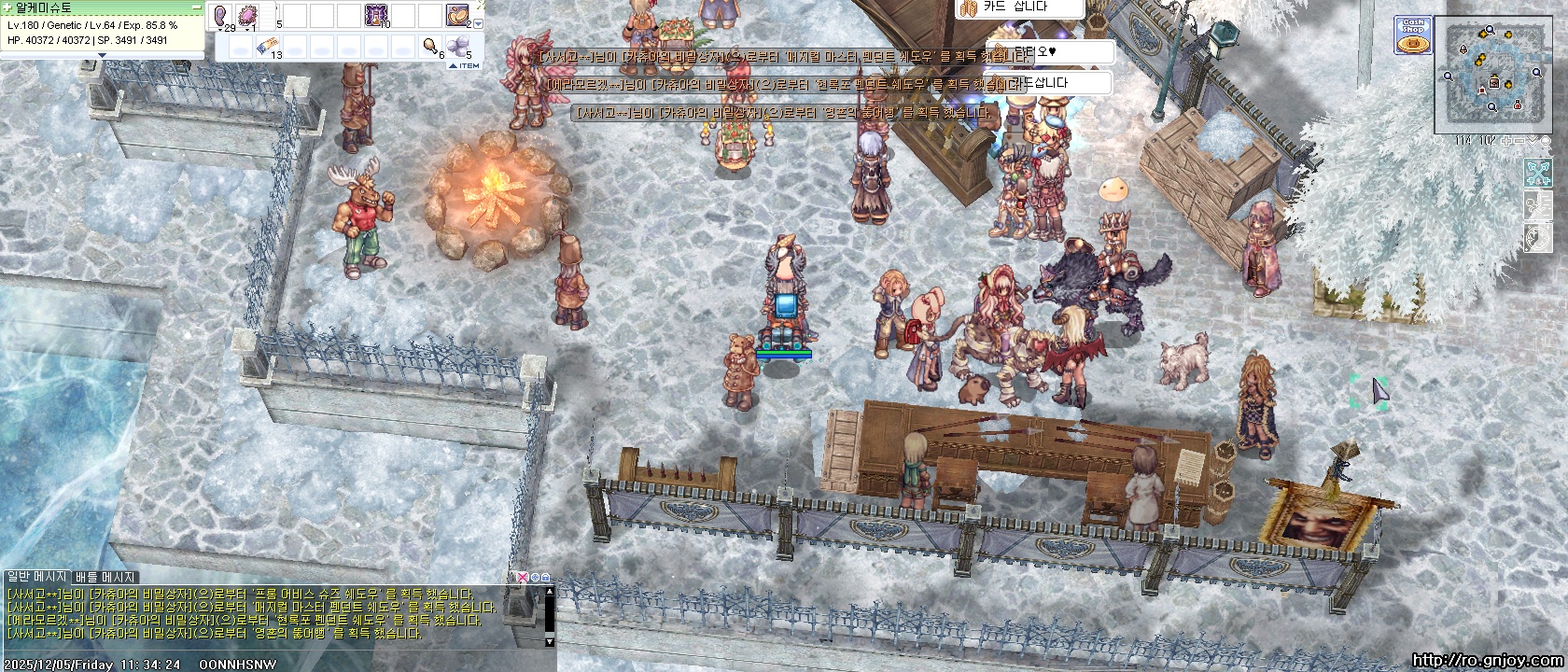This screenshot has height=672, width=1568.
Task: Activate the purple potion skill slot
Action: pyautogui.click(x=377, y=15)
